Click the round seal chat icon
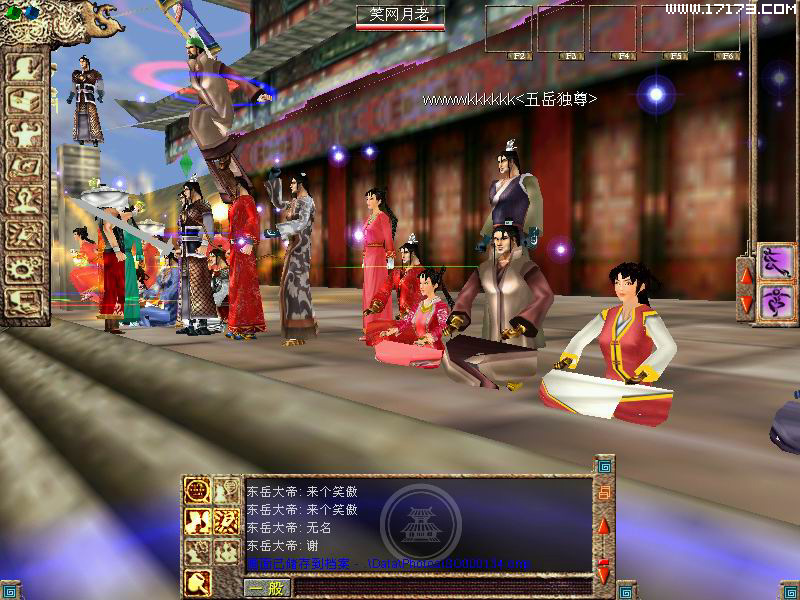The image size is (800, 600). pyautogui.click(x=198, y=493)
